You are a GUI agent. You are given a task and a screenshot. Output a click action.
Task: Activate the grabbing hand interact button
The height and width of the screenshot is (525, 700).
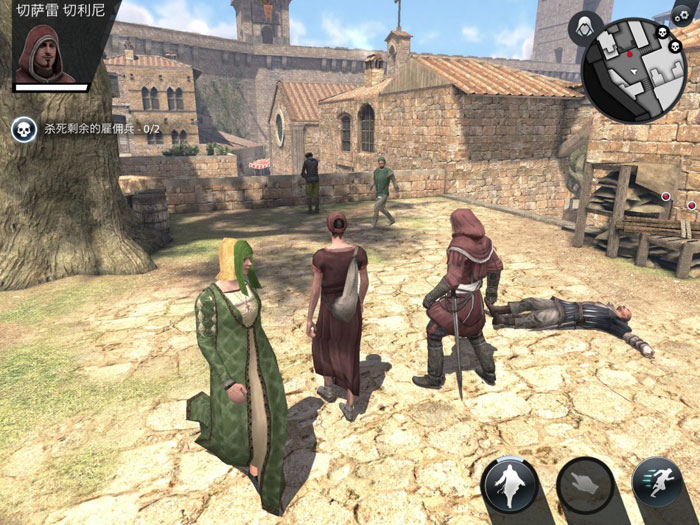(585, 485)
